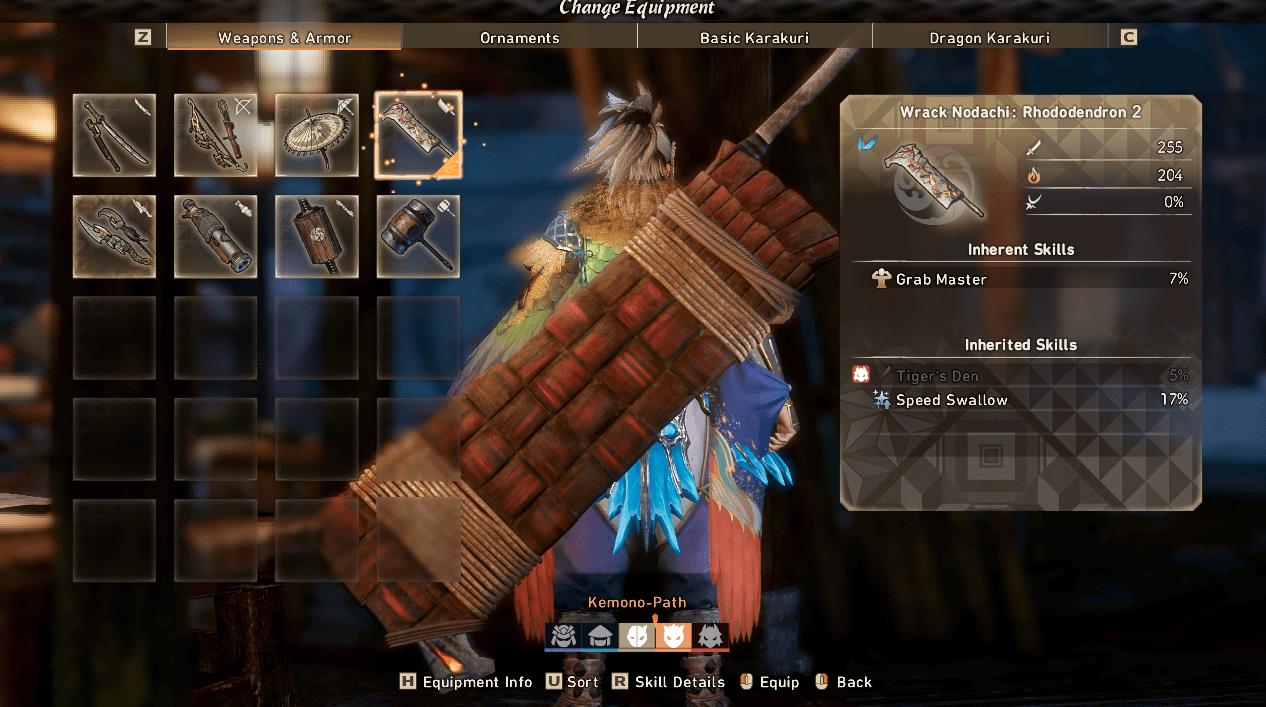1266x707 pixels.
Task: Choose the claw blade weapon slot
Action: [x=114, y=236]
